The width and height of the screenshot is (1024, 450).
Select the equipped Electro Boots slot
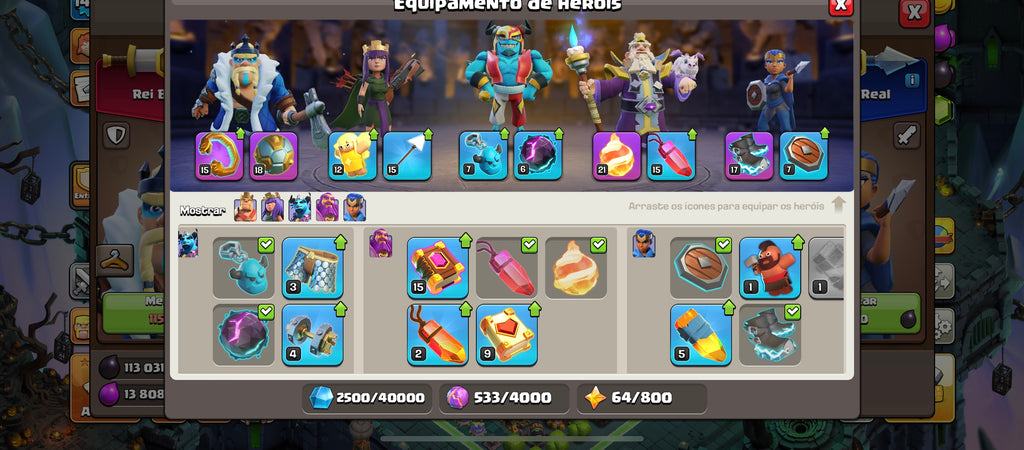749,156
